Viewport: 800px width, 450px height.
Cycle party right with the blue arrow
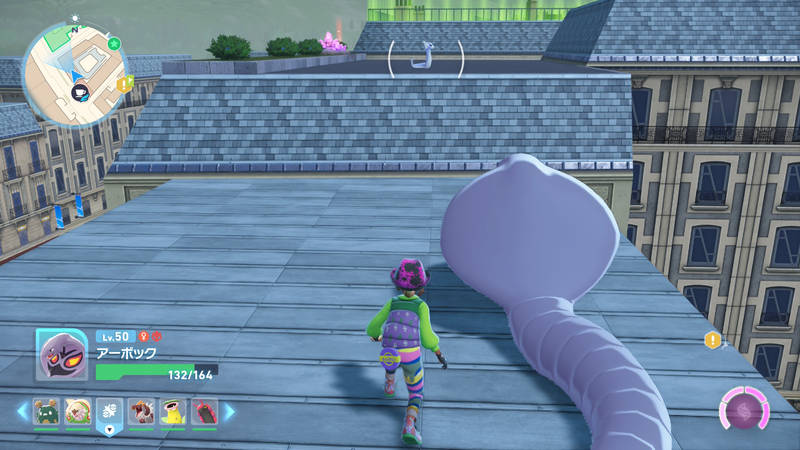(x=229, y=411)
